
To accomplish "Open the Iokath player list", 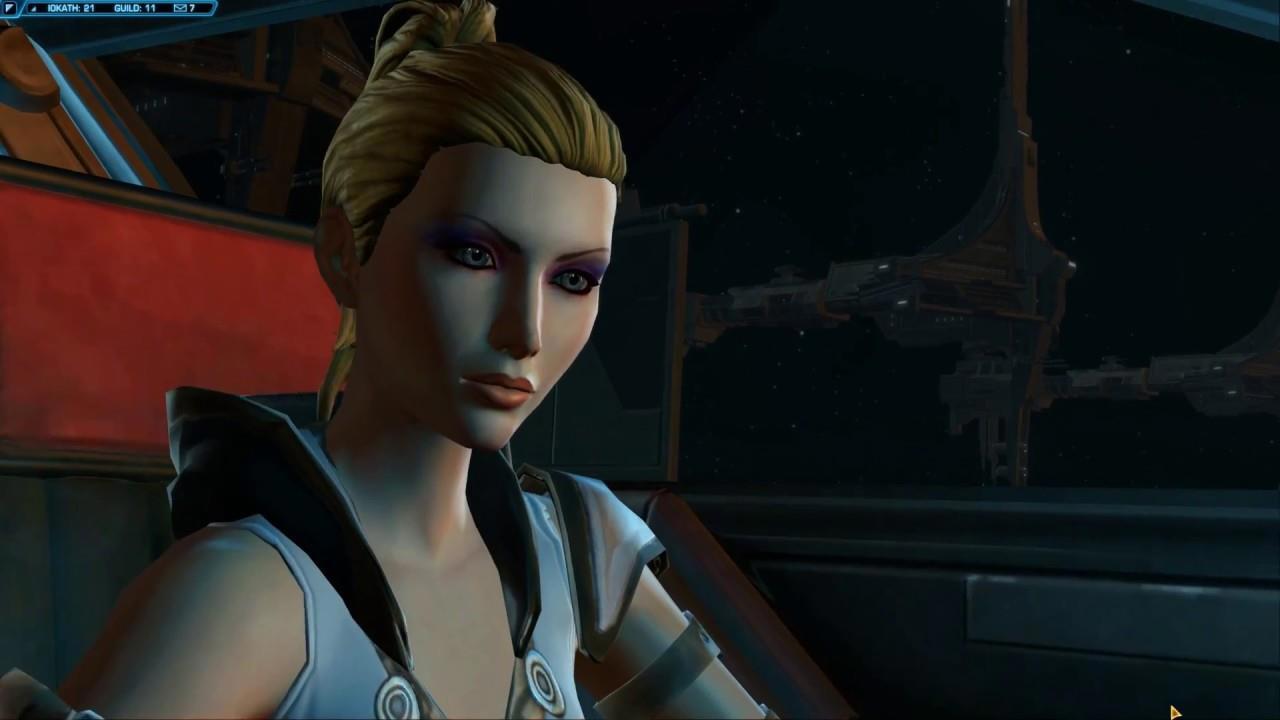I will point(70,8).
